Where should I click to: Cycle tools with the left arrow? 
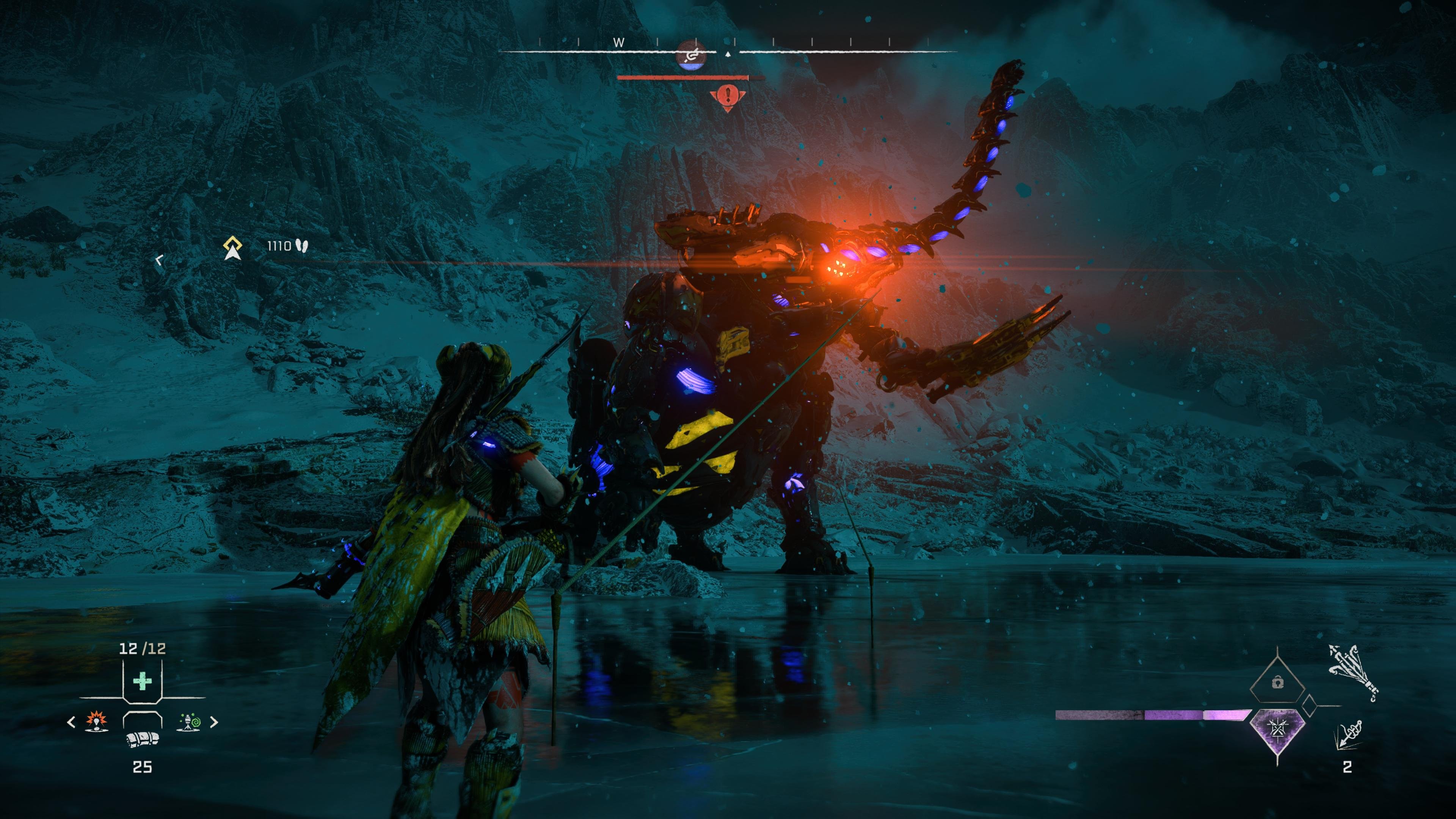pos(71,722)
